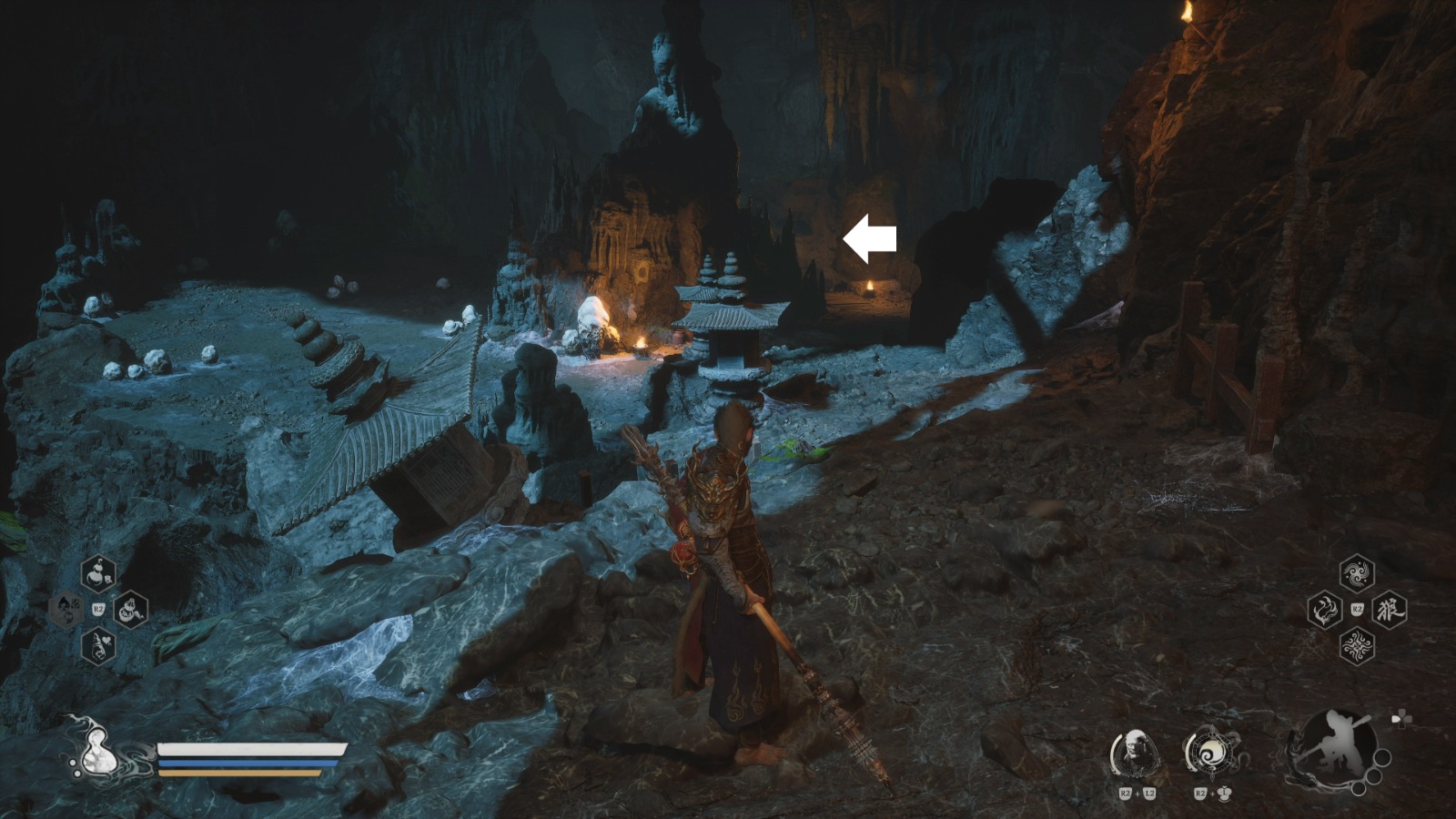Select the gourd drink icon on the item wheel
Viewport: 1456px width, 819px height.
click(98, 573)
